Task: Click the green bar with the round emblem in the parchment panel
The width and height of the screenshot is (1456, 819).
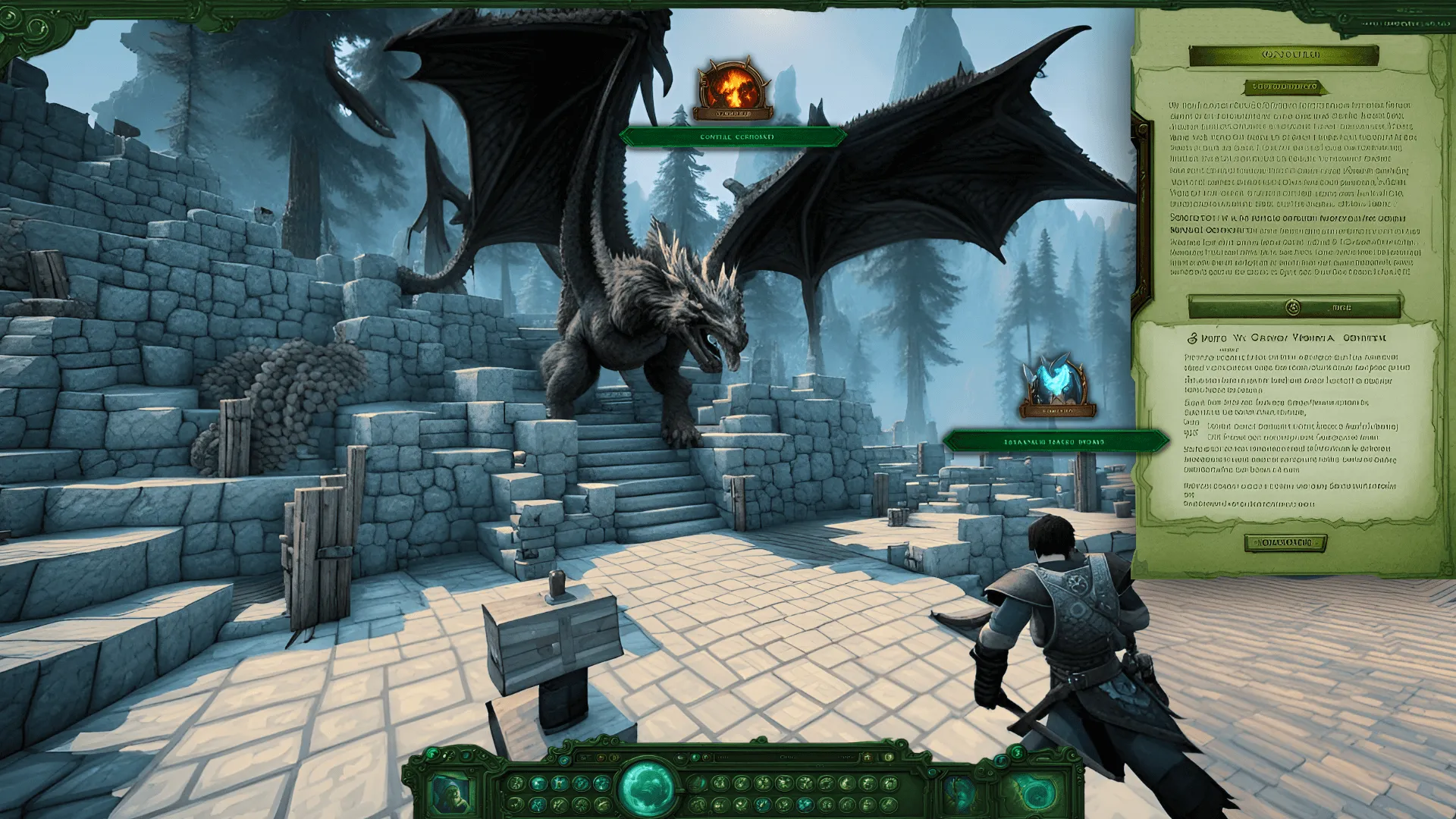Action: (x=1294, y=307)
